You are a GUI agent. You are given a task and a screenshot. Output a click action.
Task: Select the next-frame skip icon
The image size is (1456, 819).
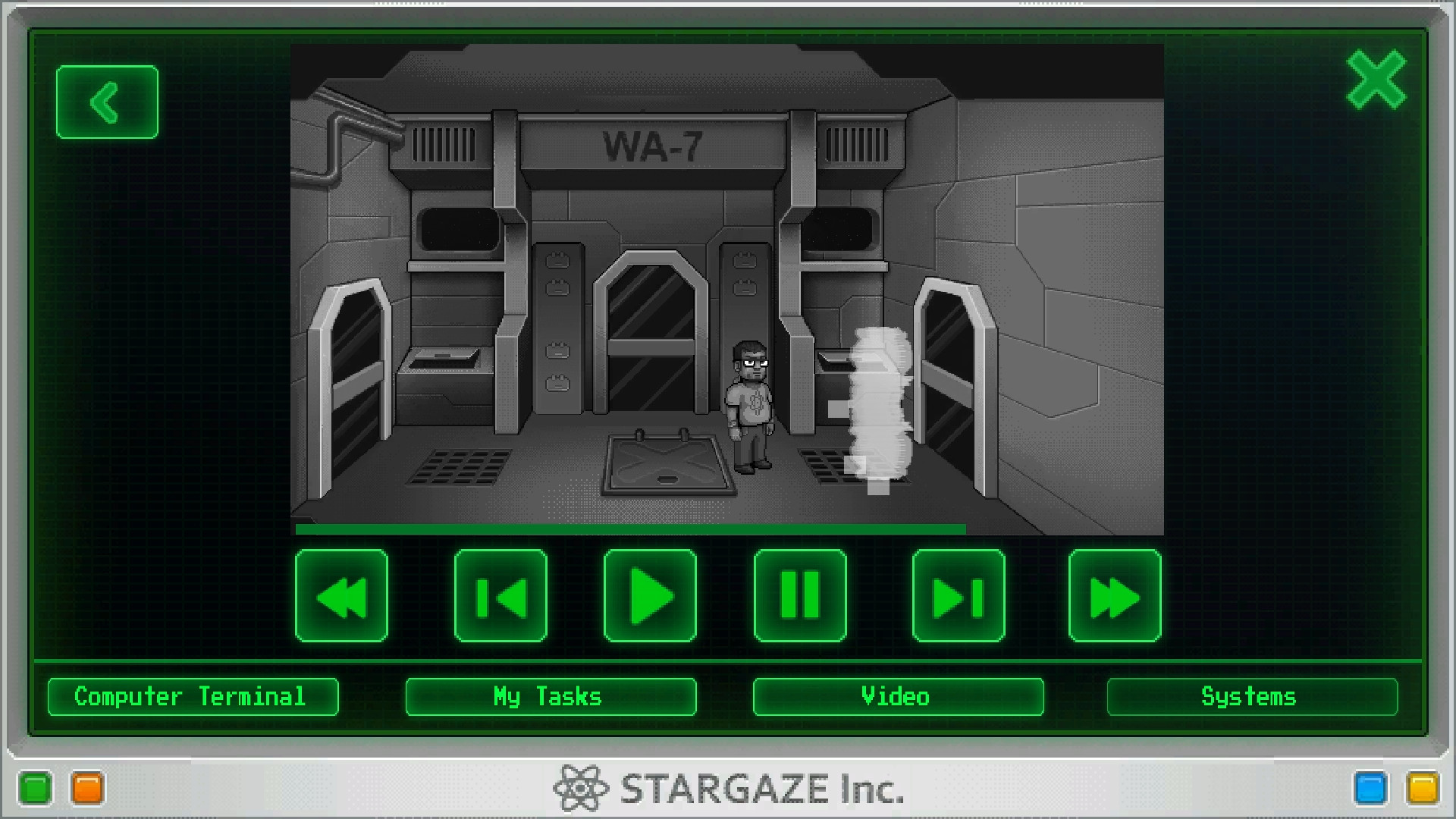click(x=958, y=596)
